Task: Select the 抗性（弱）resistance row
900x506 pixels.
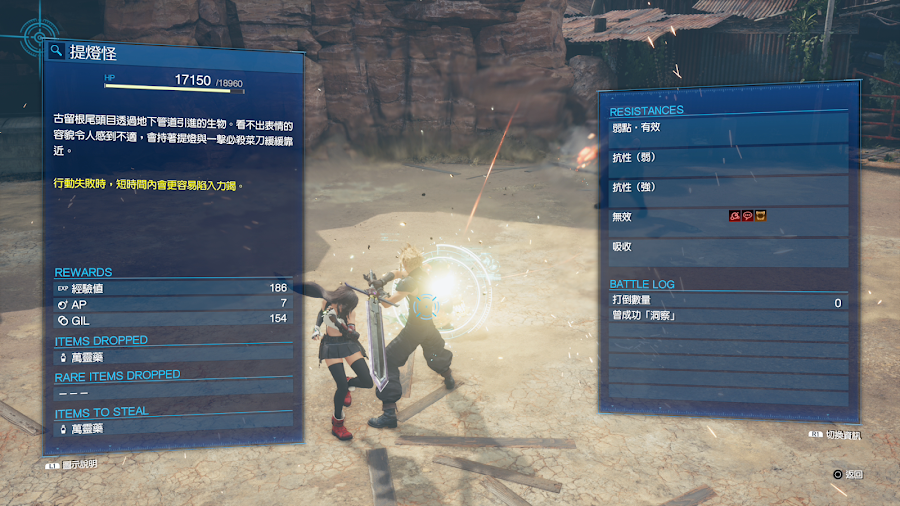Action: click(x=728, y=158)
